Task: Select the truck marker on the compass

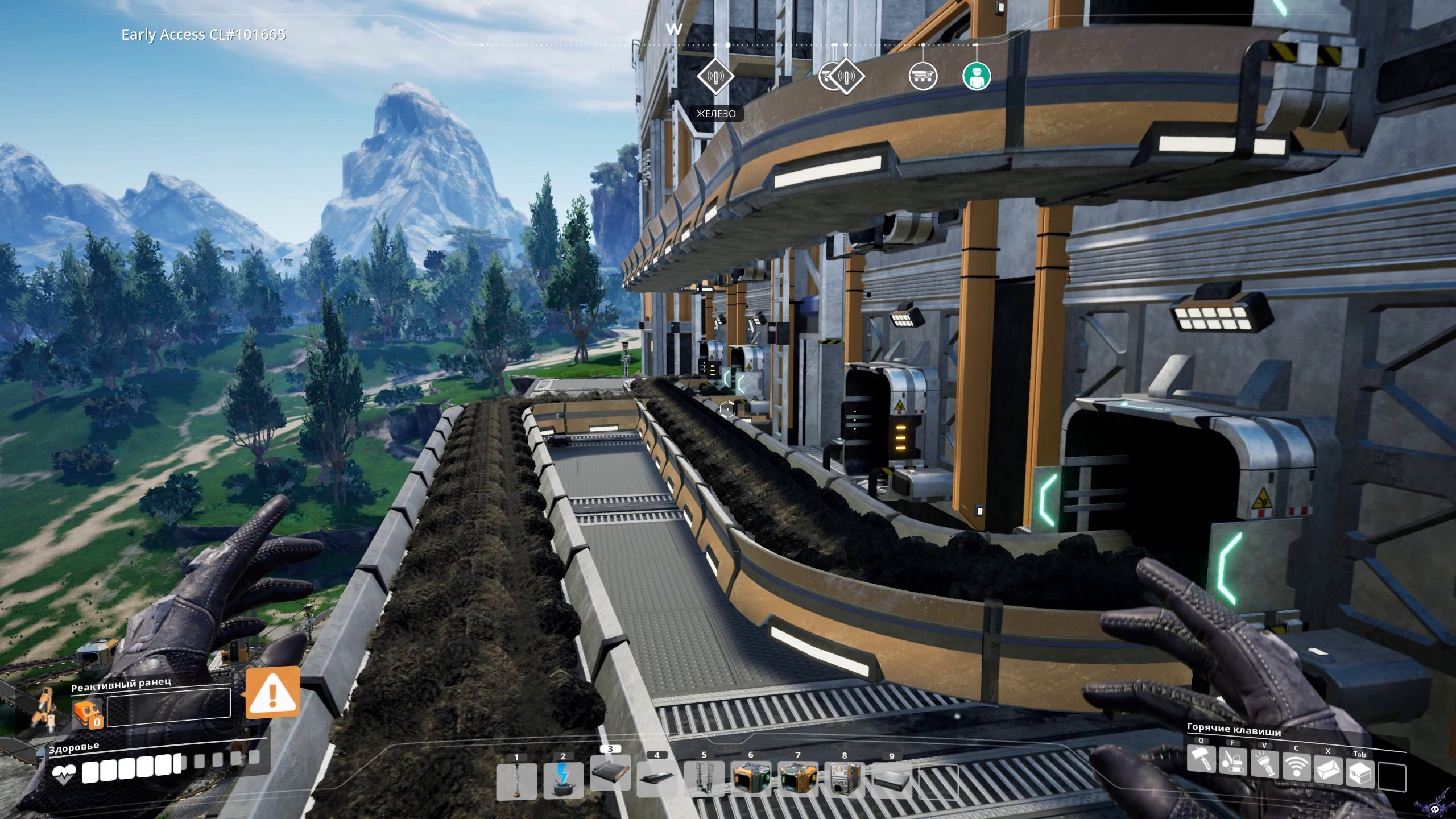Action: point(923,76)
